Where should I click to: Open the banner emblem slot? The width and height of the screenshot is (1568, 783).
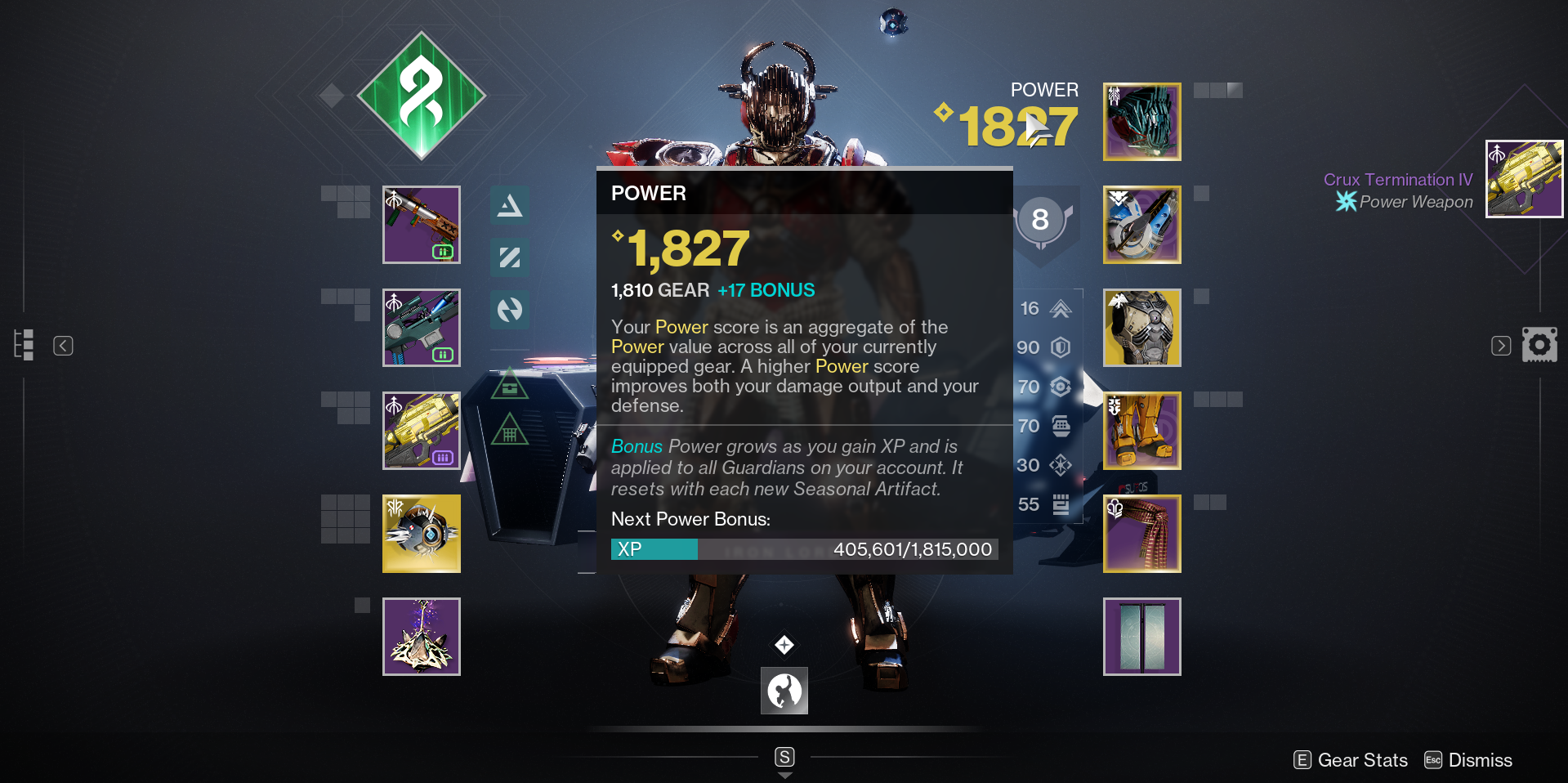coord(1141,637)
